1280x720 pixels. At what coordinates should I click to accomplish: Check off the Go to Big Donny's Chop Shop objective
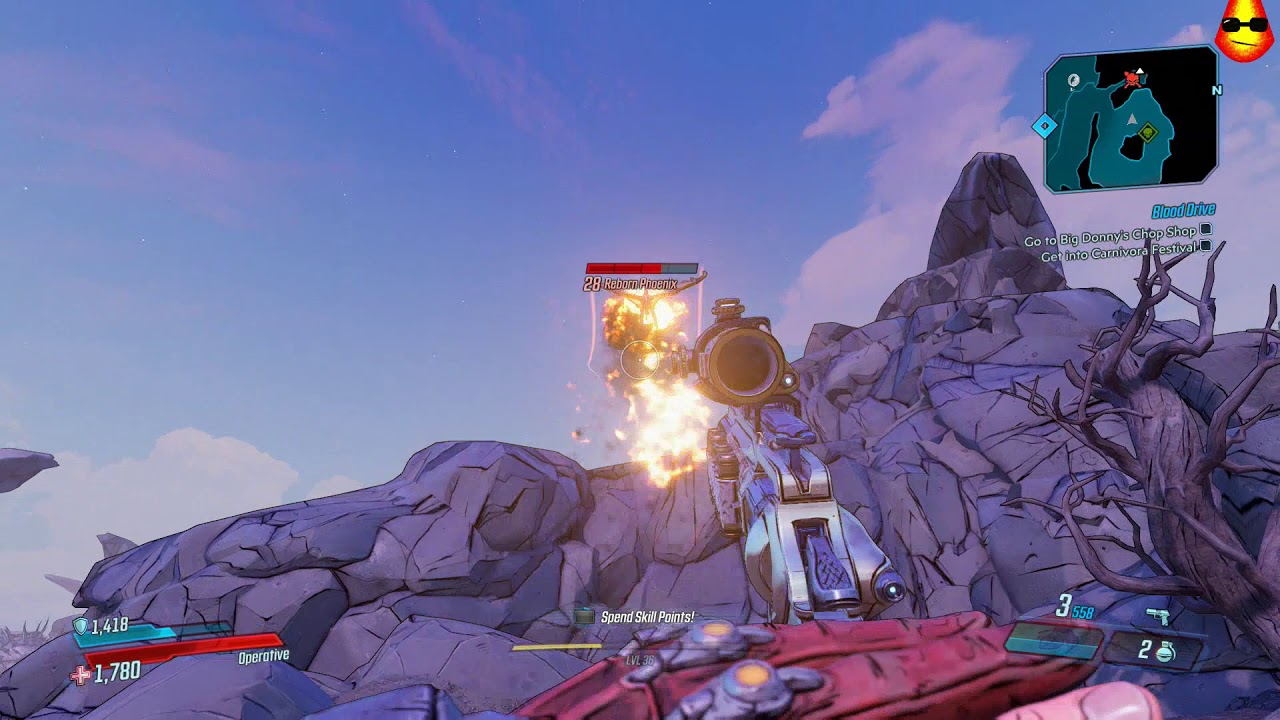click(x=1206, y=227)
